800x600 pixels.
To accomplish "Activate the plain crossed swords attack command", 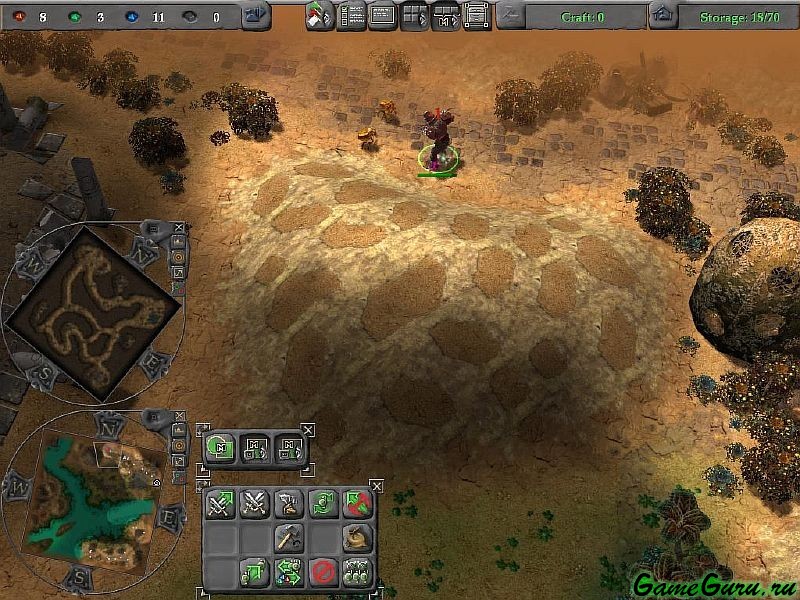I will coord(254,505).
